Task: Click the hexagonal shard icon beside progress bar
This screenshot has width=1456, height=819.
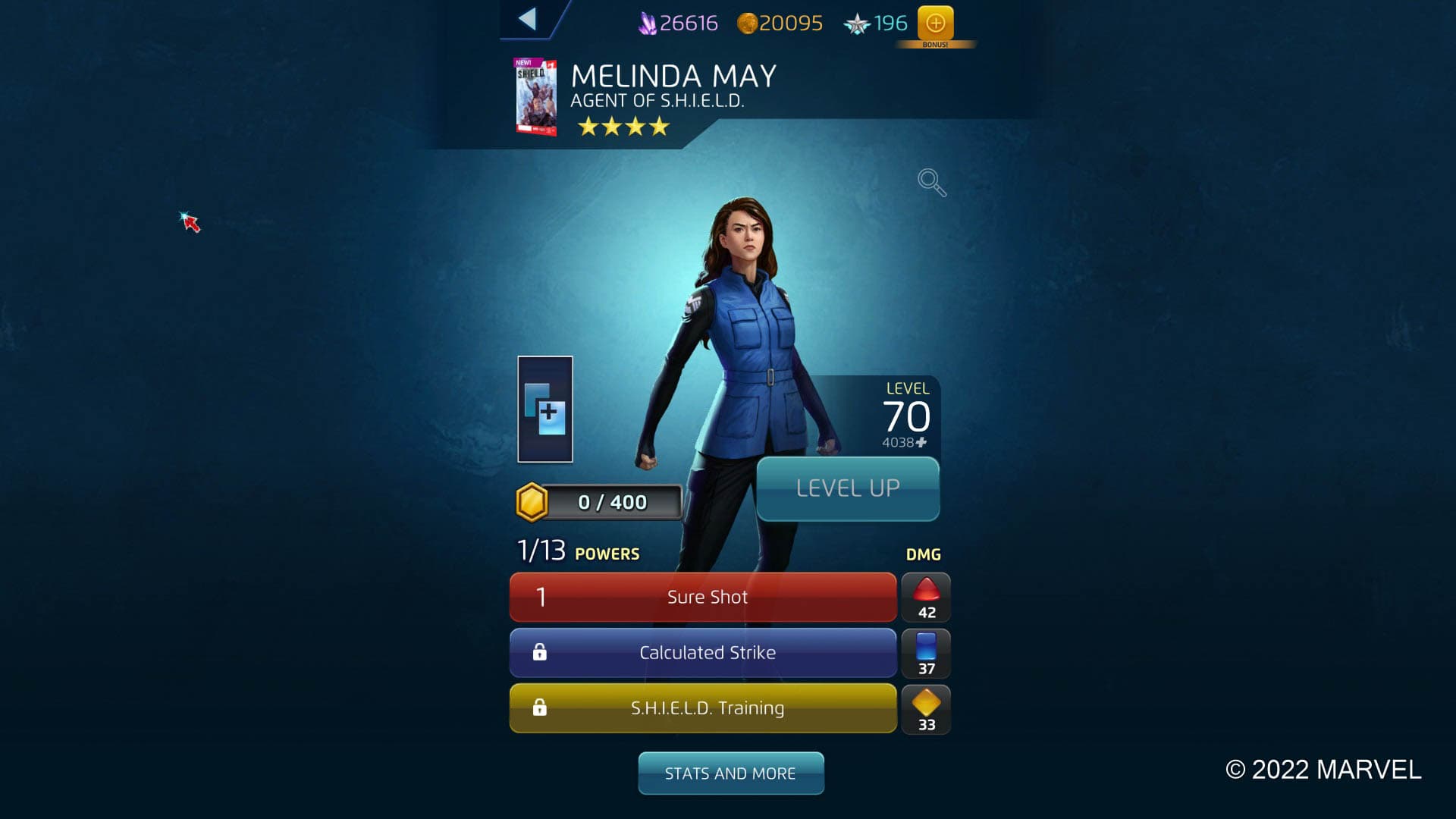Action: 532,501
